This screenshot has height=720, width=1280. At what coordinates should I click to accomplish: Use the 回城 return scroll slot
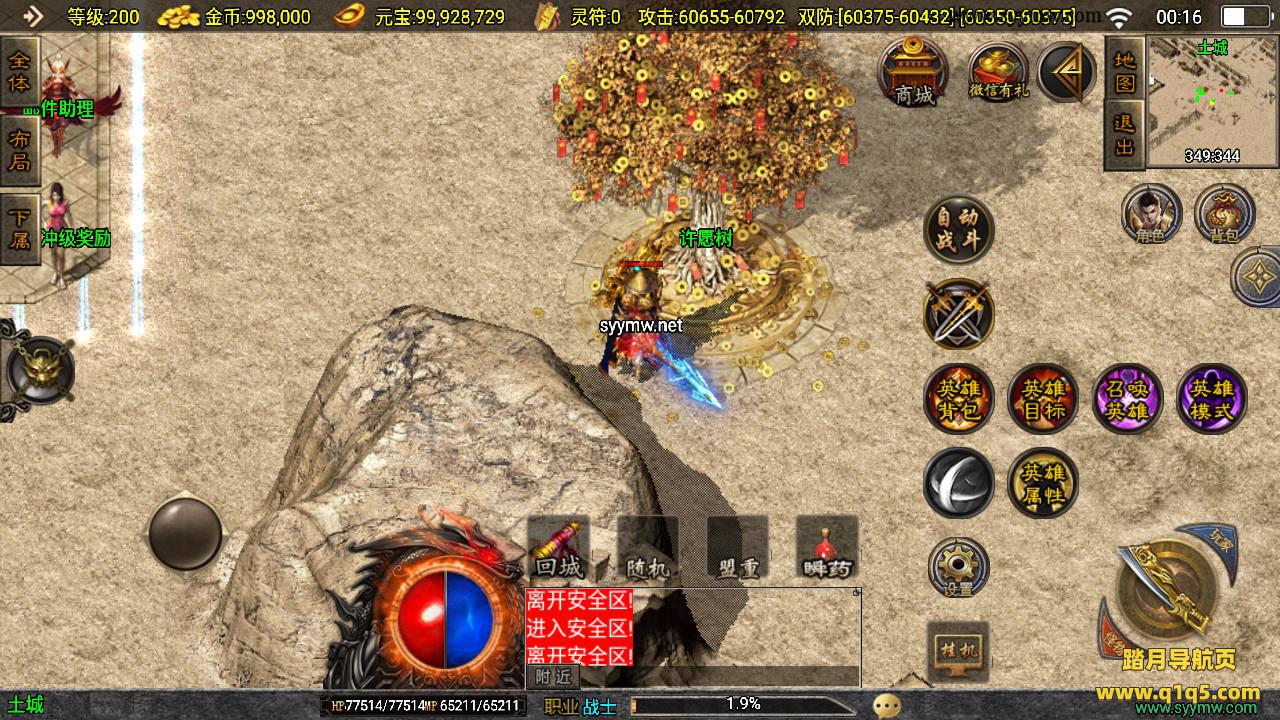coord(558,548)
